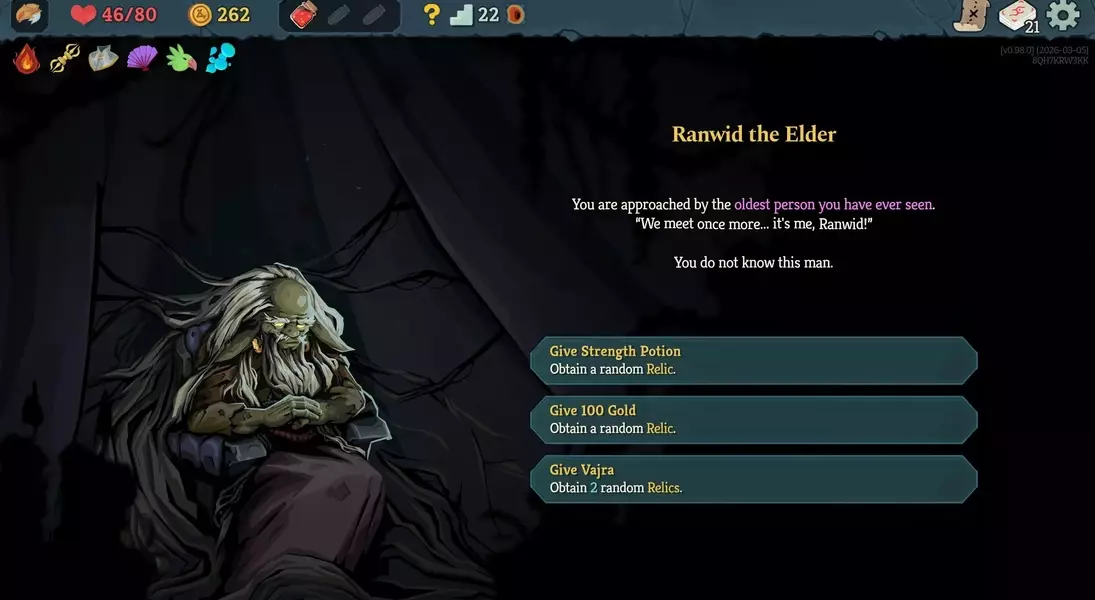
Task: Click the orange boss icon beside floor number
Action: [515, 15]
